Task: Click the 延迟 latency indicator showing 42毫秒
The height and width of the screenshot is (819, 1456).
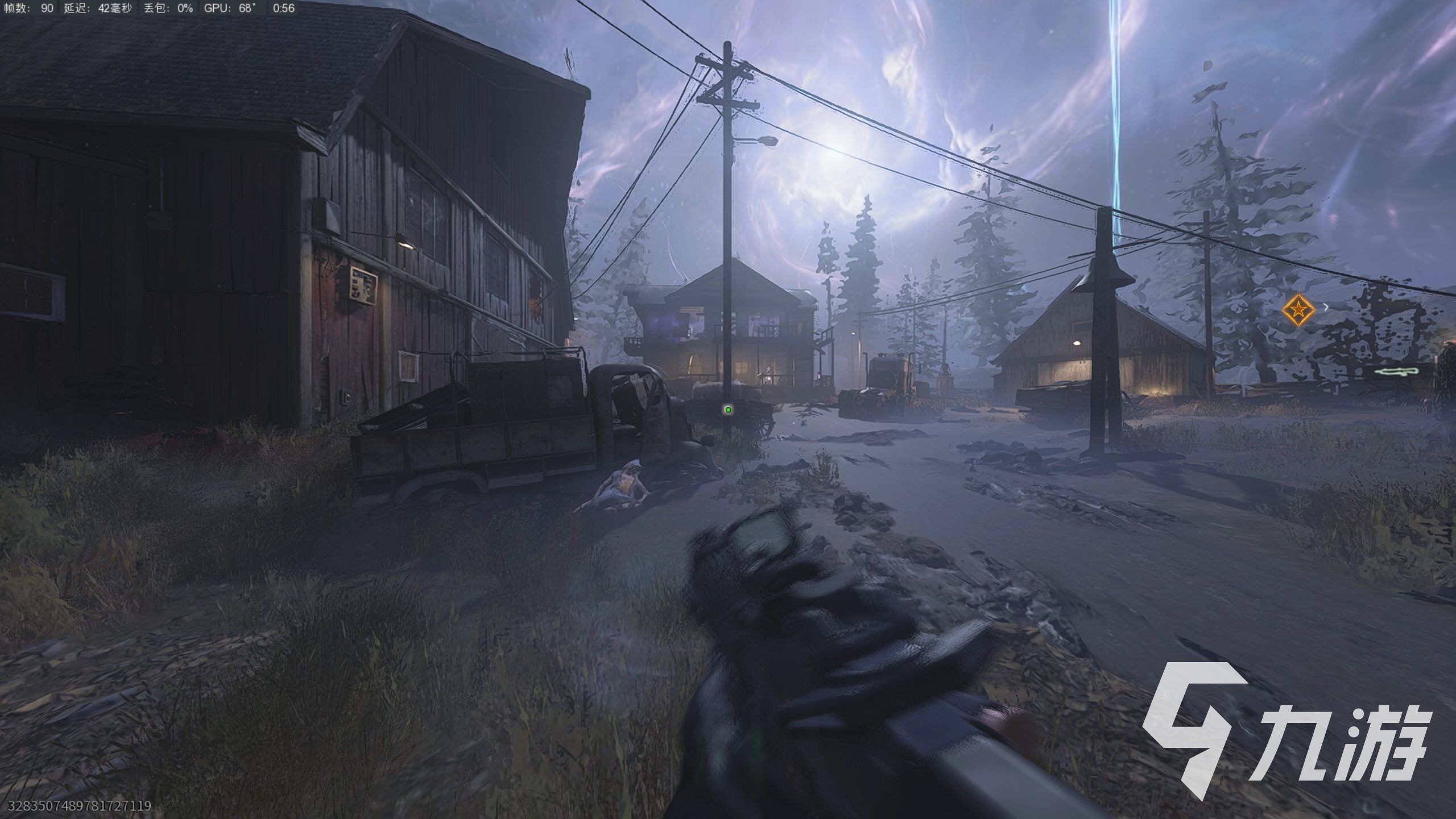Action: 100,9
